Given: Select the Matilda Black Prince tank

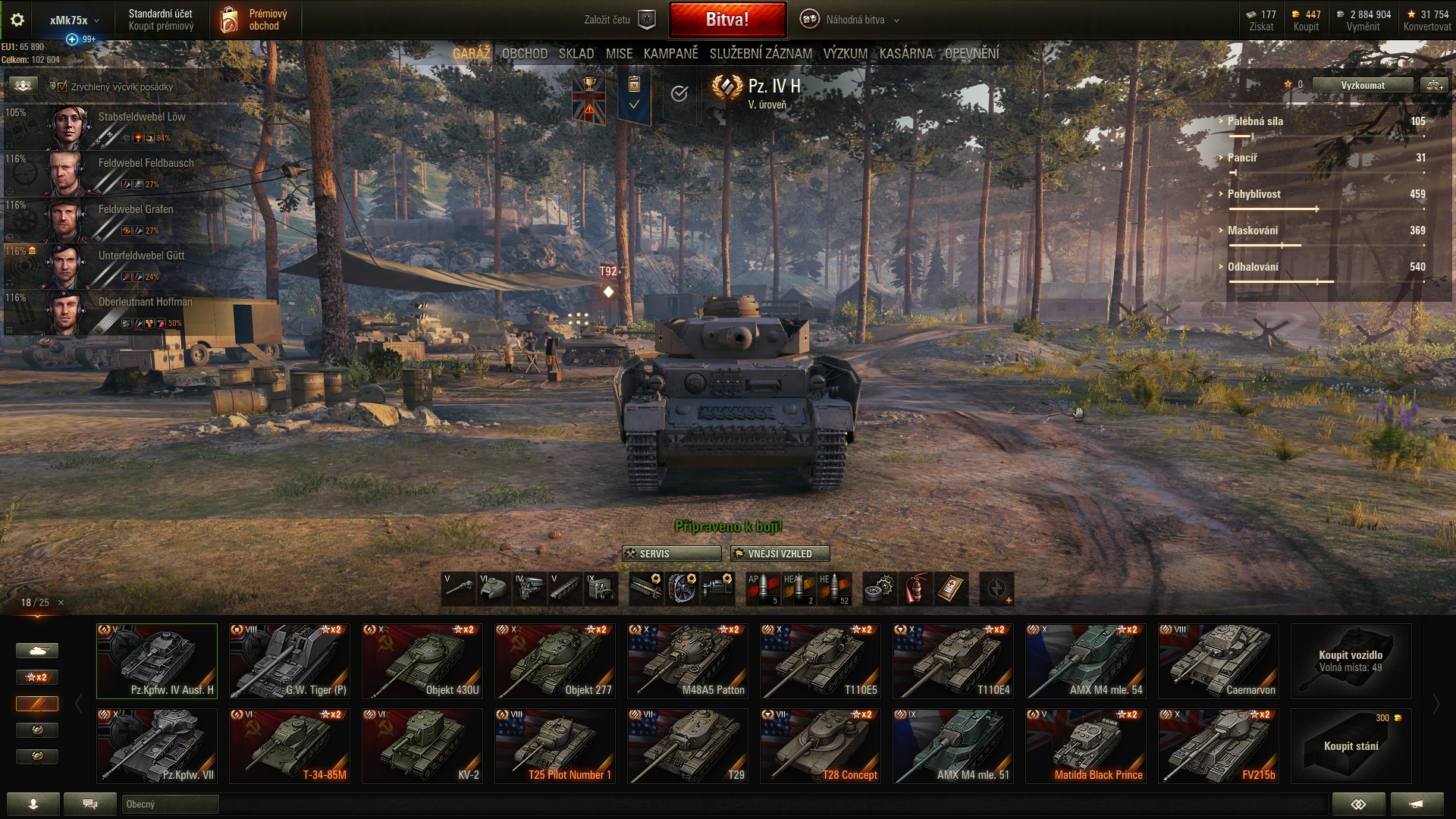Looking at the screenshot, I should [x=1086, y=745].
